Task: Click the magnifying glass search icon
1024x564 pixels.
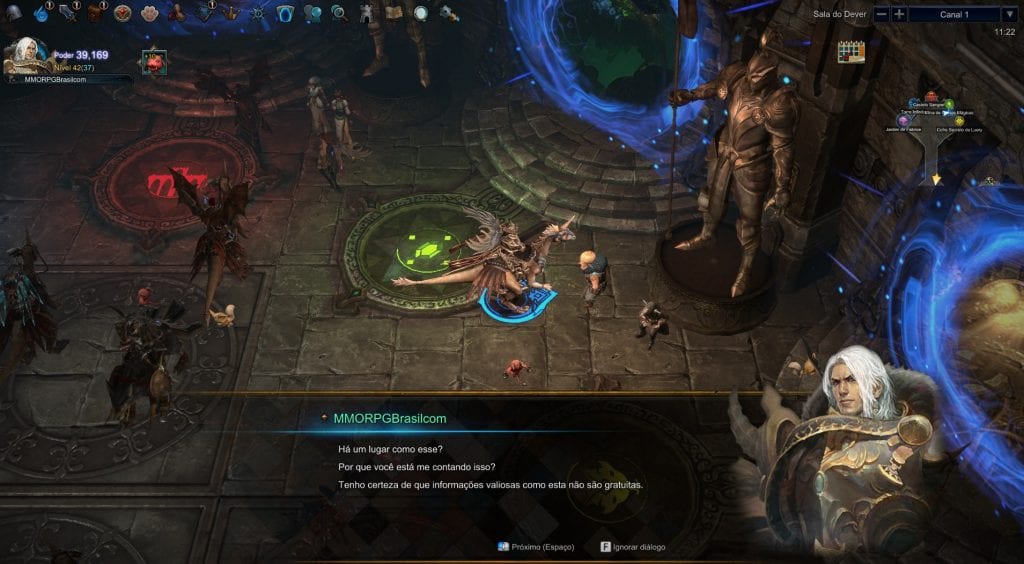Action: (x=339, y=13)
